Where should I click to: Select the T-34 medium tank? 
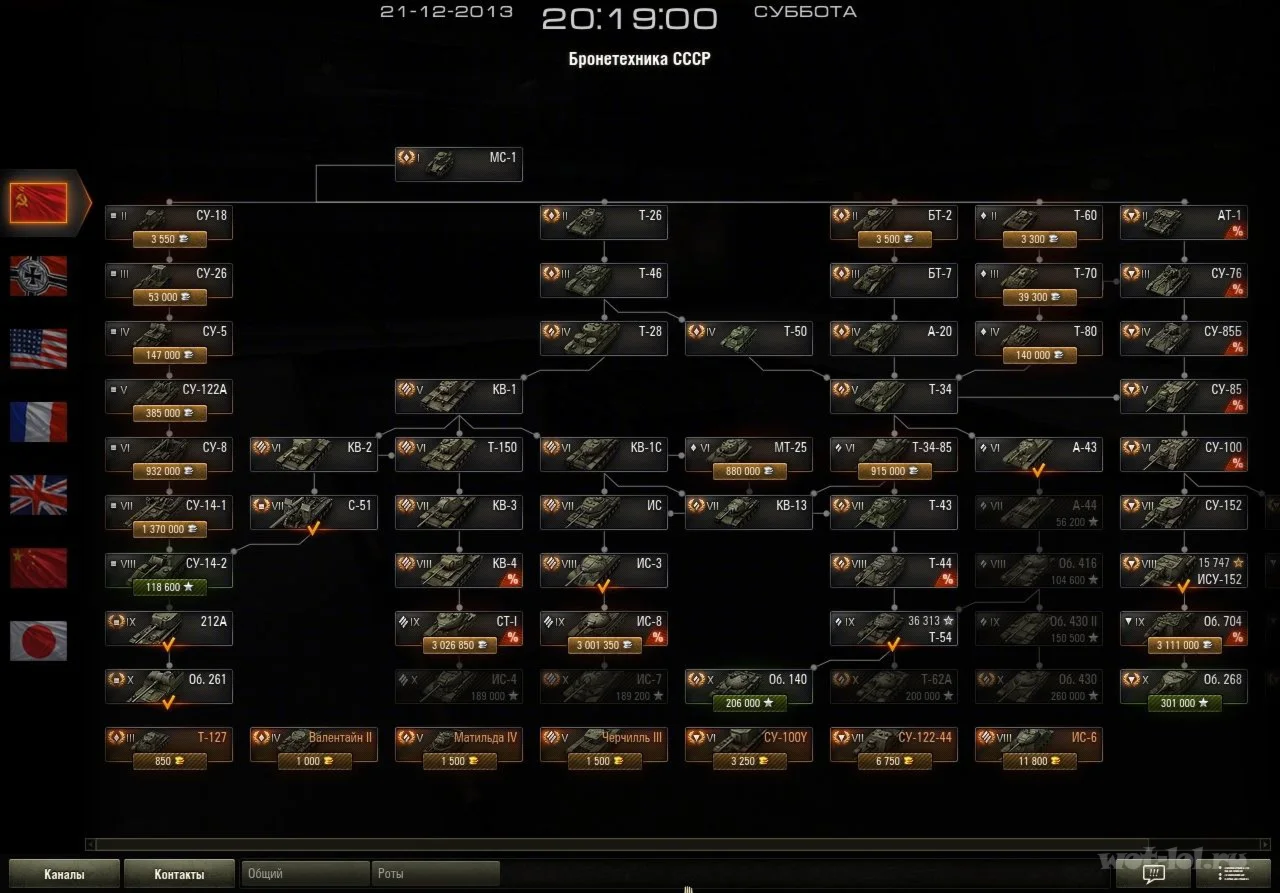coord(893,390)
